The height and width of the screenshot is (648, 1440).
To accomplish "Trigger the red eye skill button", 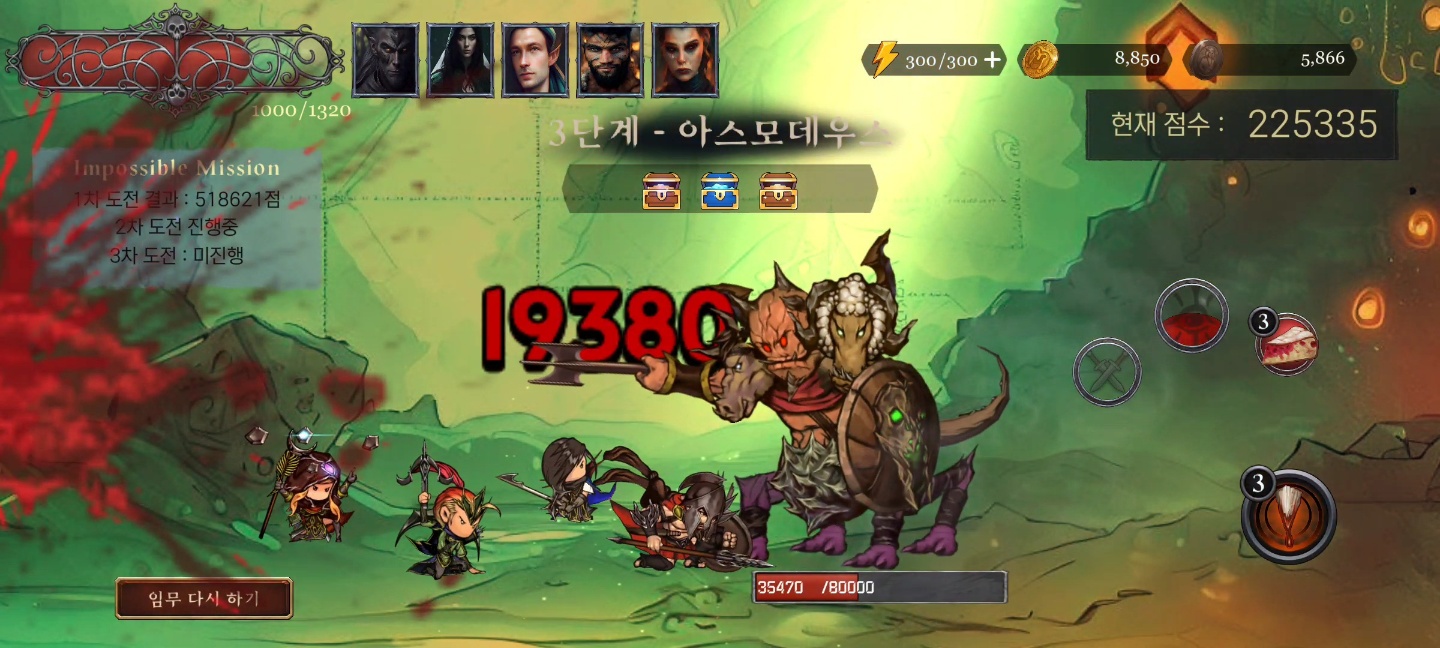I will pyautogui.click(x=1191, y=316).
